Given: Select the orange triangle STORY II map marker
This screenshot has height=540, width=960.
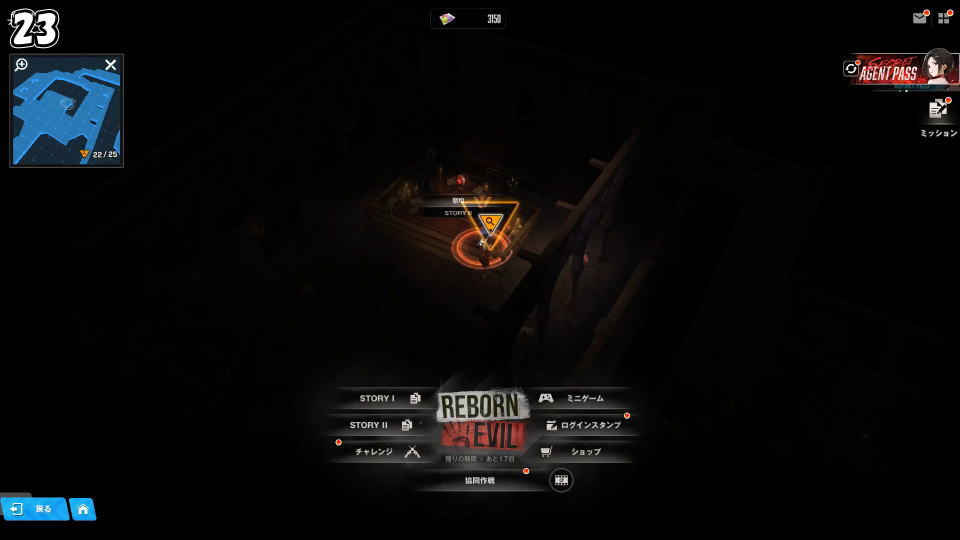Looking at the screenshot, I should [489, 223].
